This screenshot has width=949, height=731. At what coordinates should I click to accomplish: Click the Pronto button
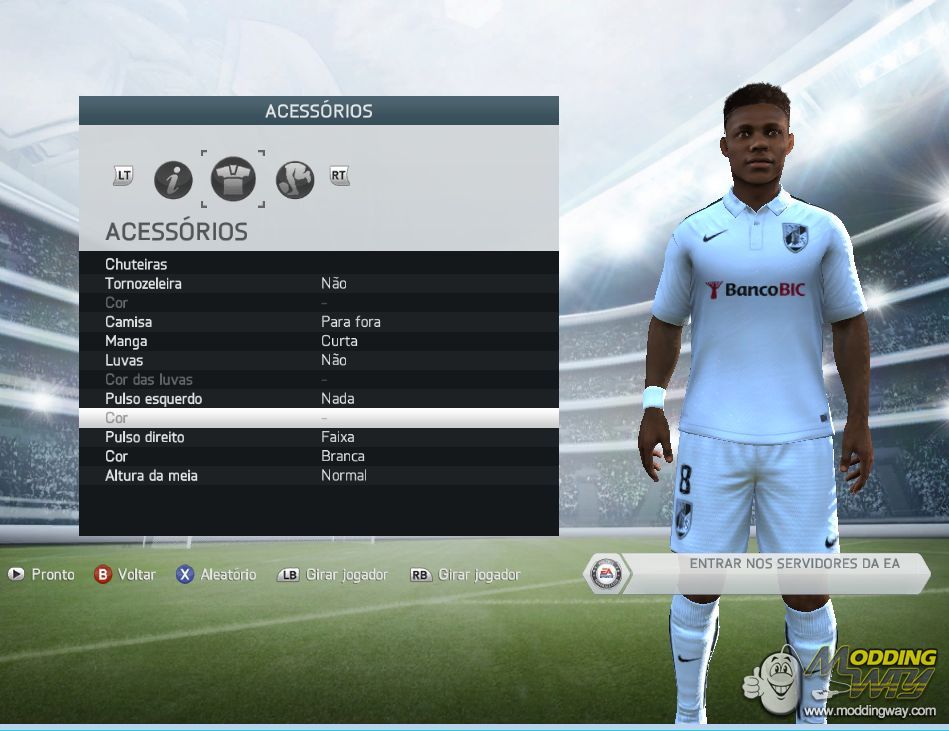point(42,574)
